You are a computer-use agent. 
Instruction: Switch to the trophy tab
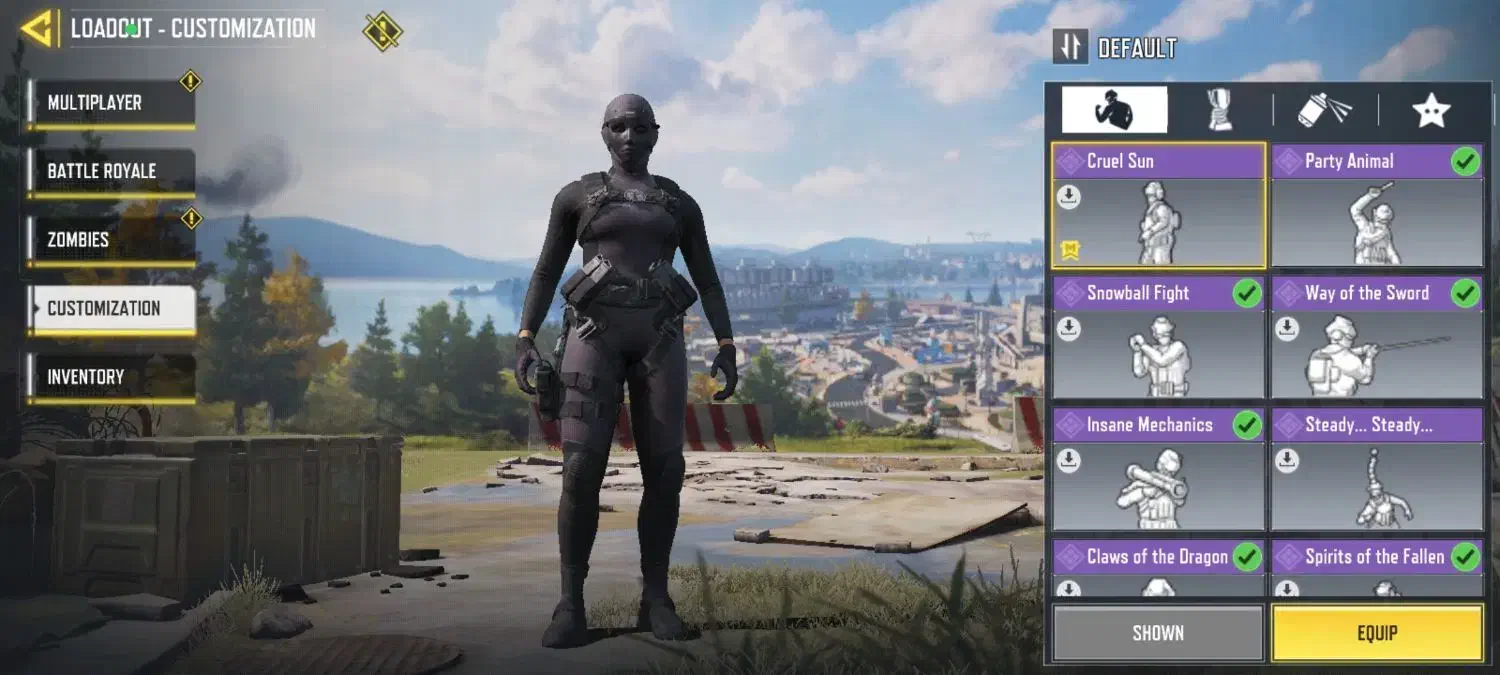(1219, 110)
